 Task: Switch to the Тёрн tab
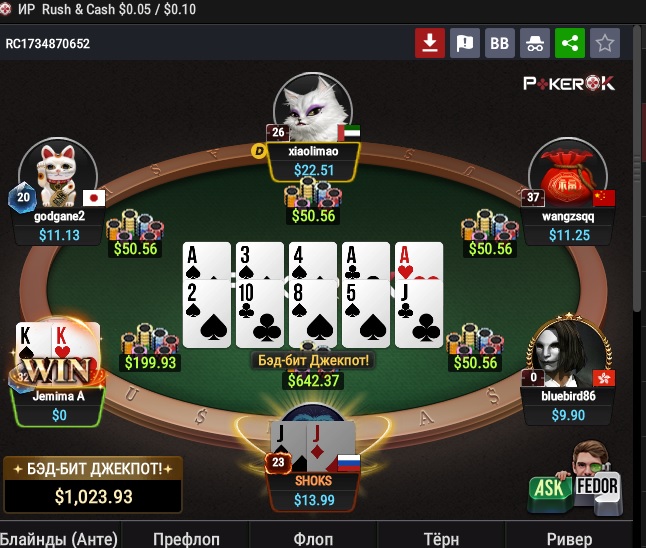coord(441,538)
